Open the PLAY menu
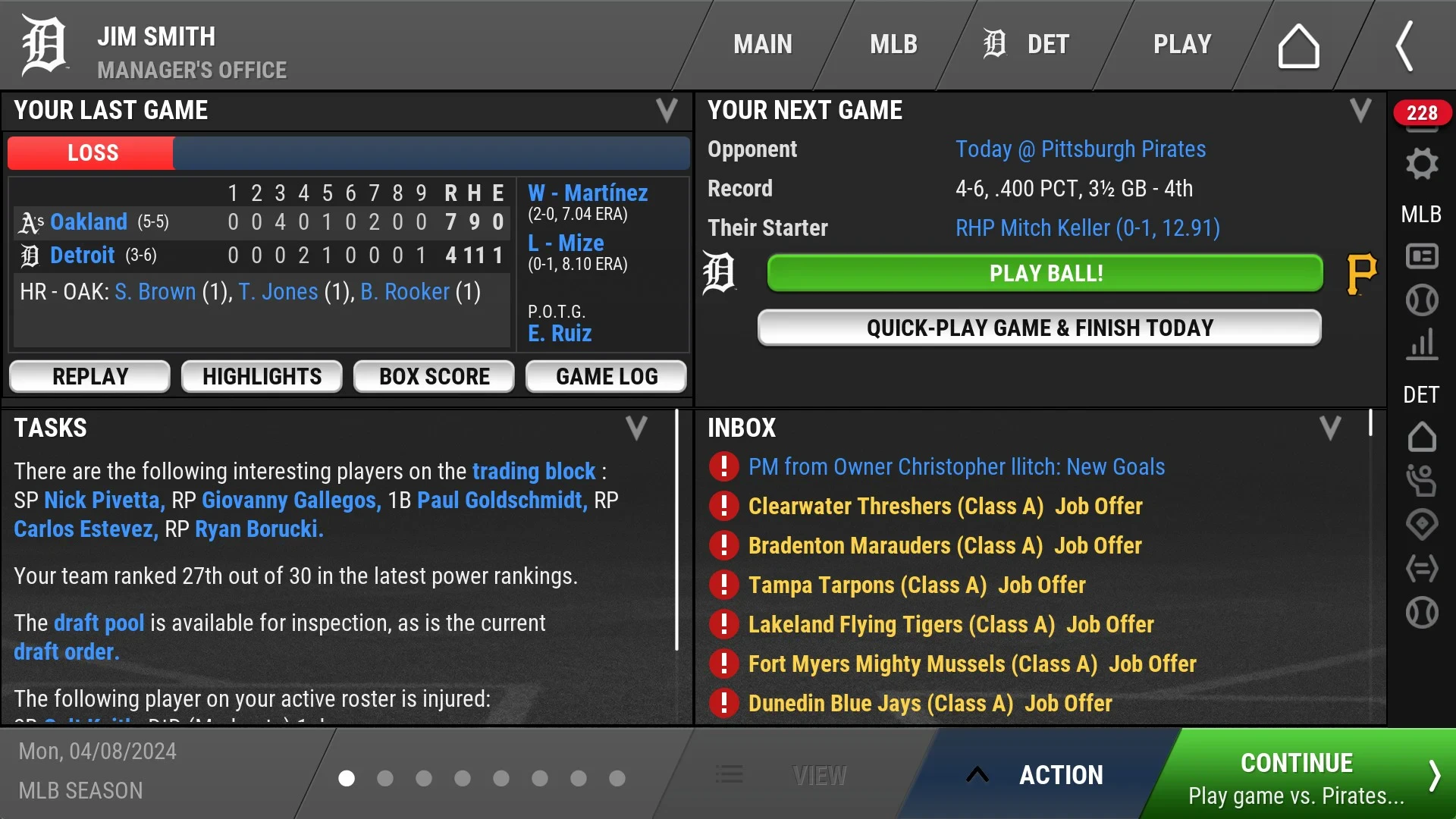Image resolution: width=1456 pixels, height=819 pixels. coord(1182,45)
